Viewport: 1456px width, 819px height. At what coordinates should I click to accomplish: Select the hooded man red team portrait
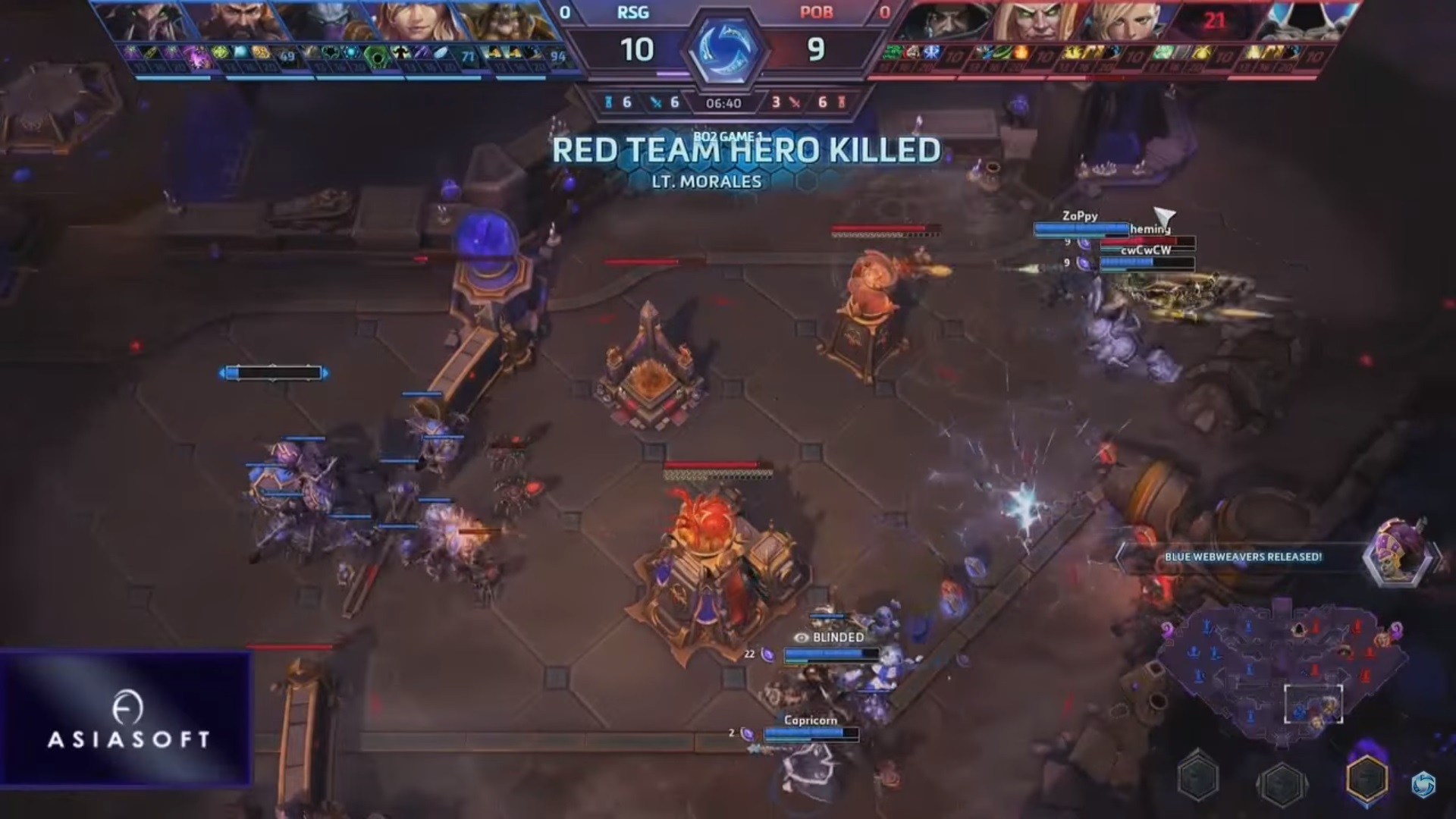tap(939, 21)
